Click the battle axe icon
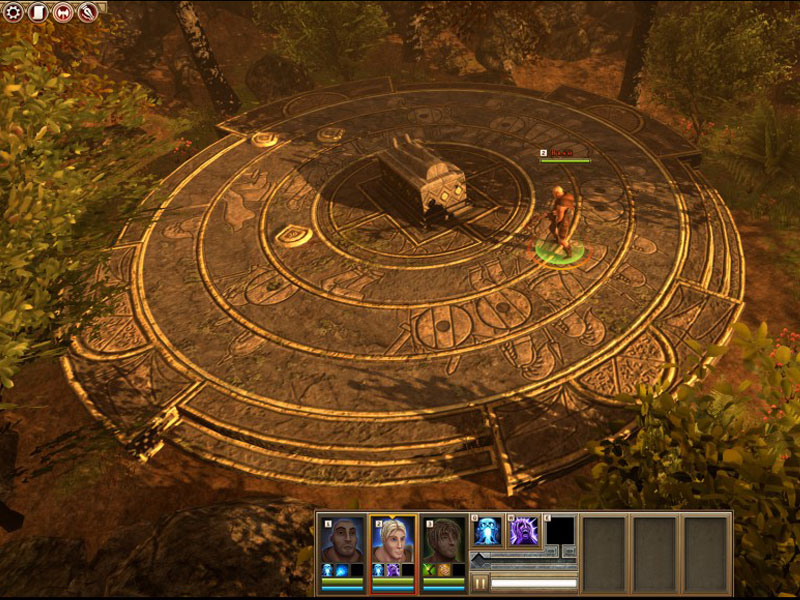The height and width of the screenshot is (600, 800). [63, 13]
